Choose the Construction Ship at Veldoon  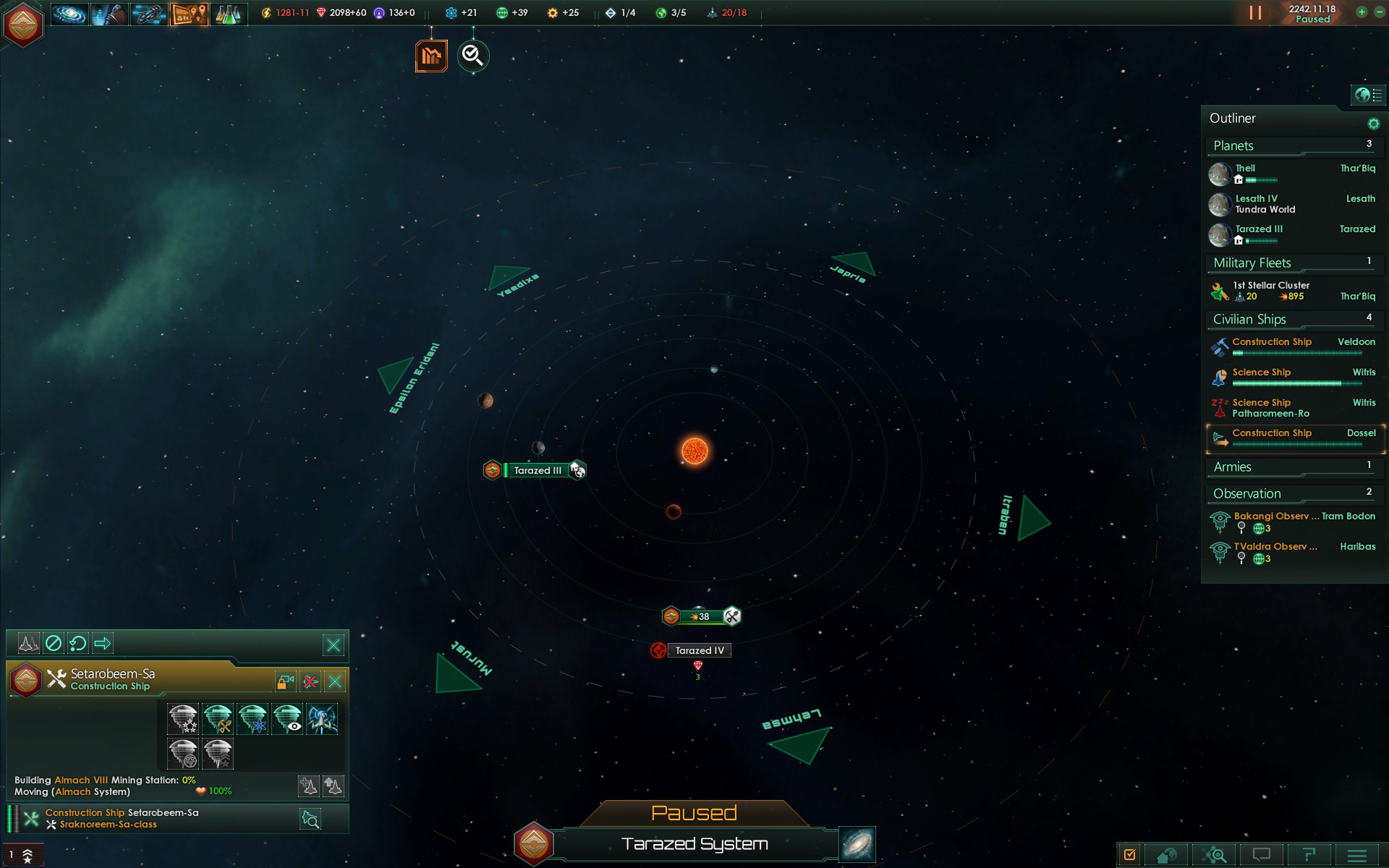click(x=1271, y=342)
